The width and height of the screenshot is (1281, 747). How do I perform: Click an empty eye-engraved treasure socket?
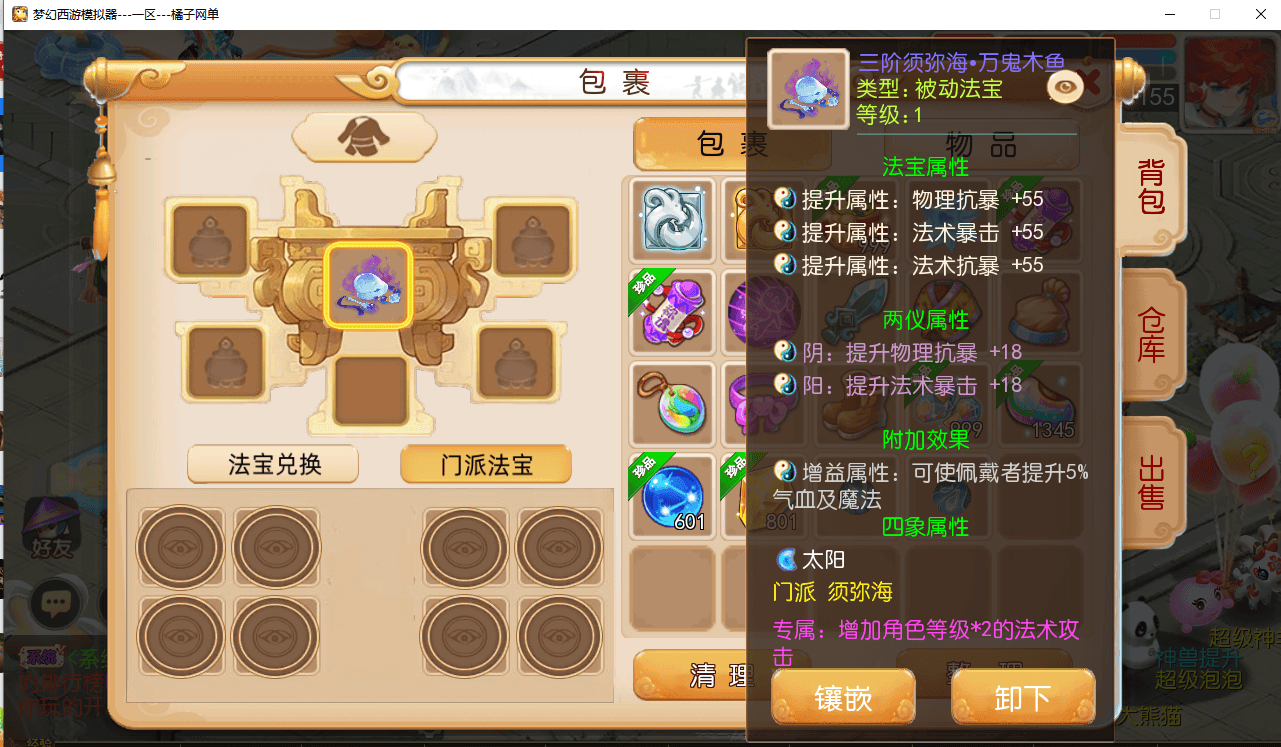[x=180, y=547]
